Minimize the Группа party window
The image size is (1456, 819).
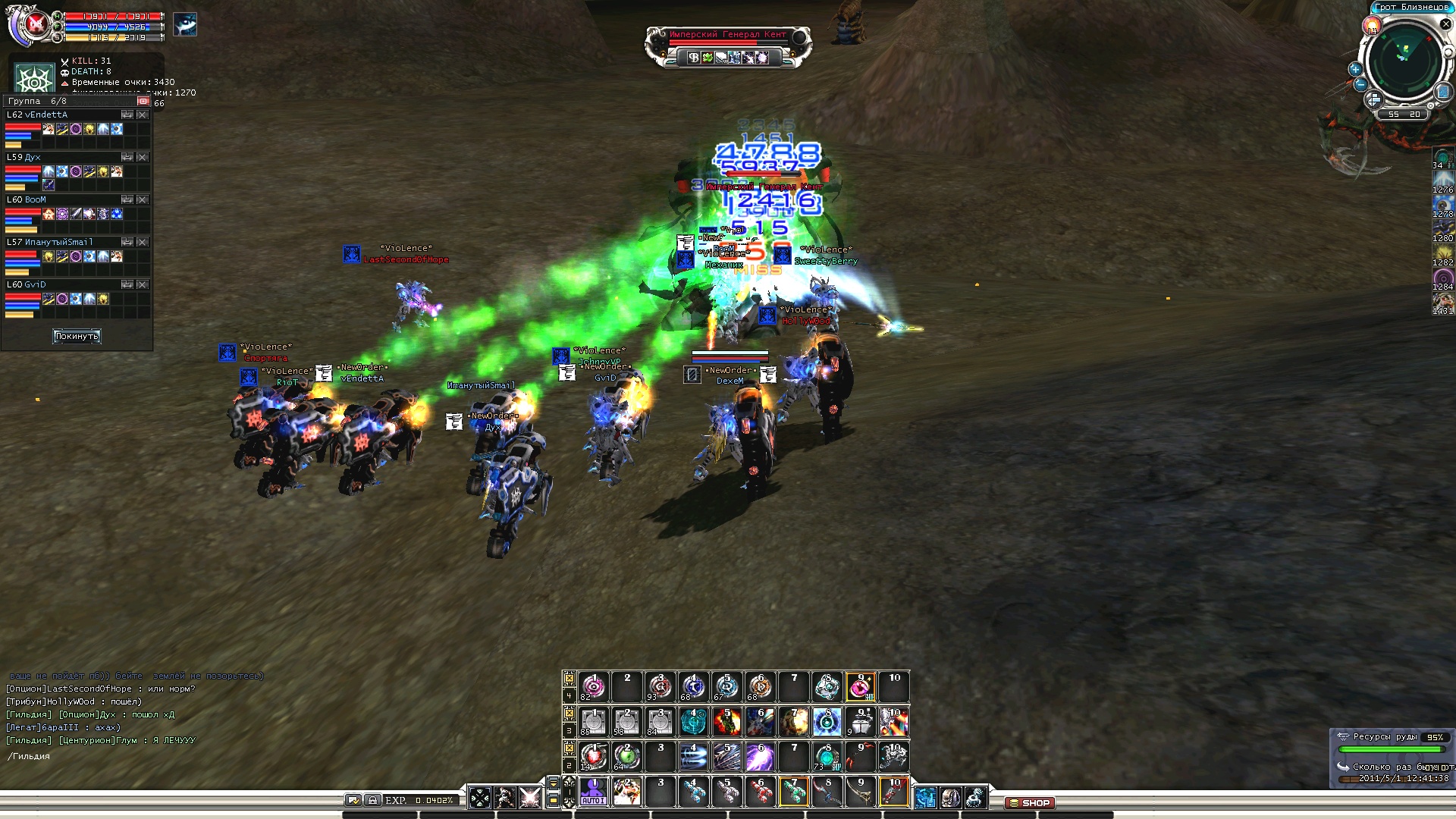pos(143,101)
